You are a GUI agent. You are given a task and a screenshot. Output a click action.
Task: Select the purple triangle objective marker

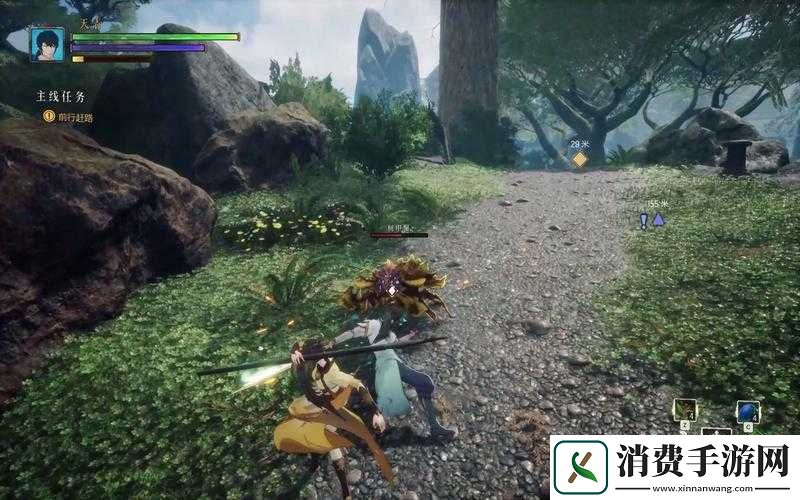click(658, 219)
